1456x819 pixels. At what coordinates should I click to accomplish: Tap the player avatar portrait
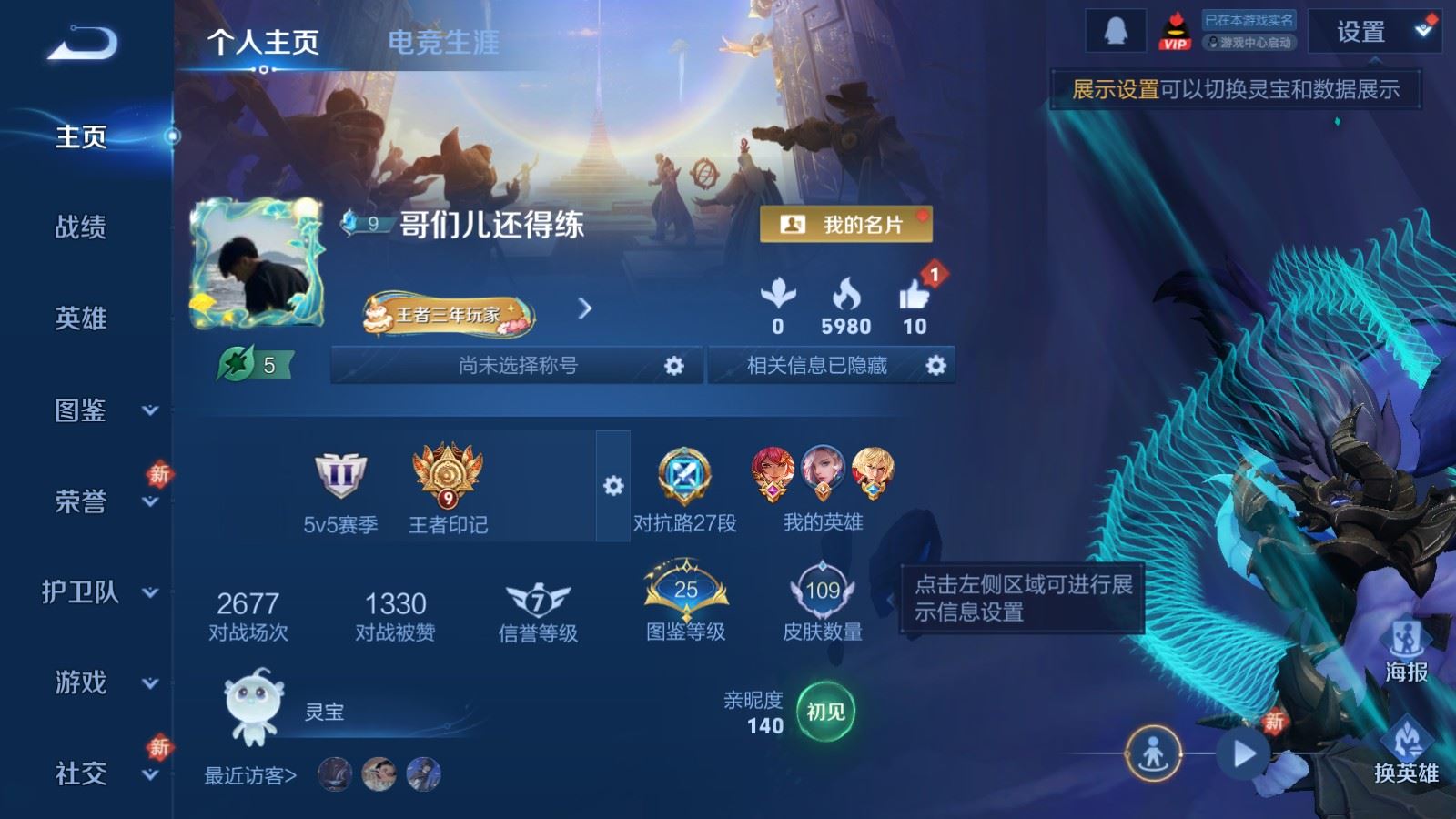point(256,264)
